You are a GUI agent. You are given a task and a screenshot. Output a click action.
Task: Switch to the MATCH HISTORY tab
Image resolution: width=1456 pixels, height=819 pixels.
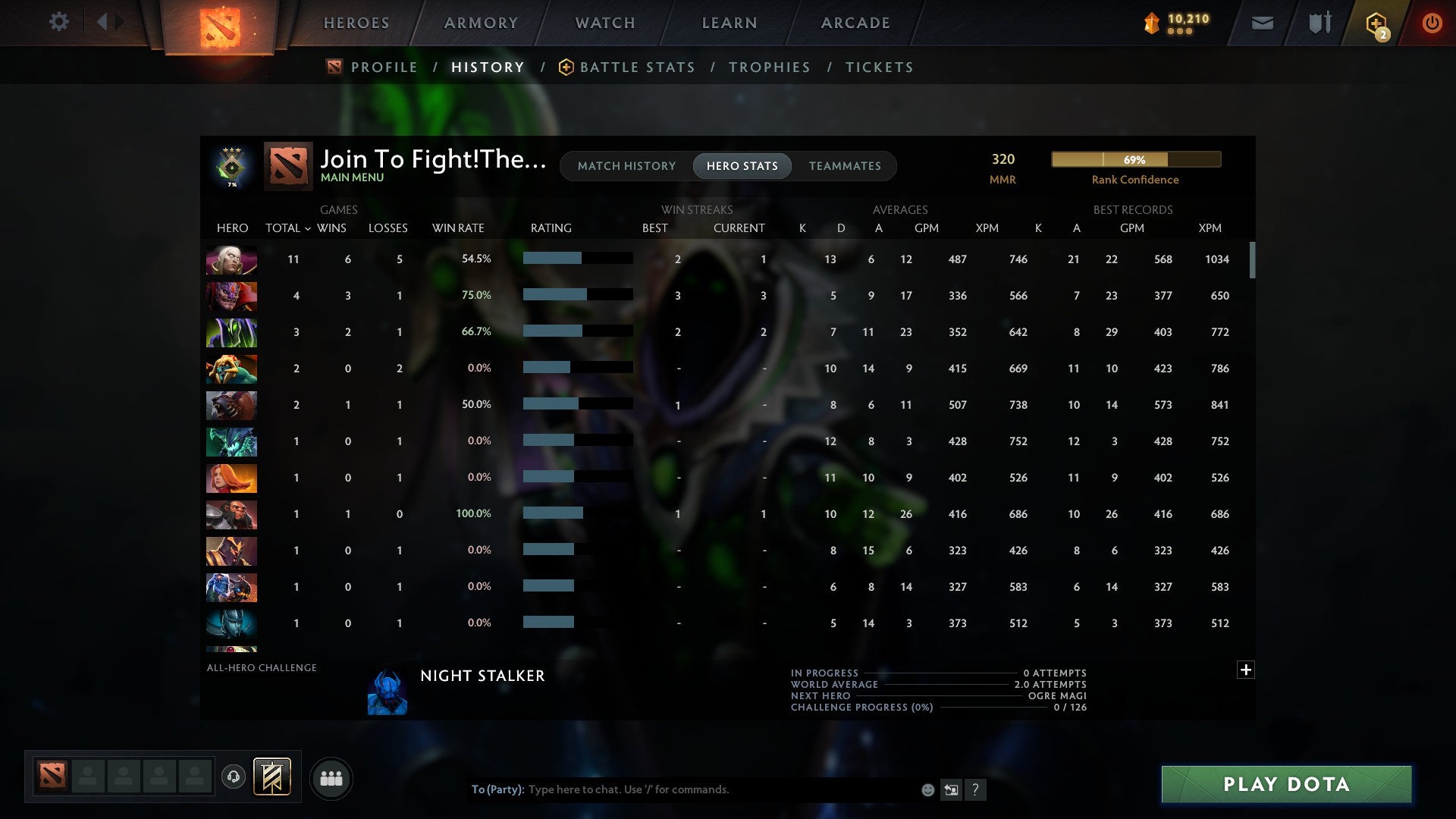click(x=626, y=165)
